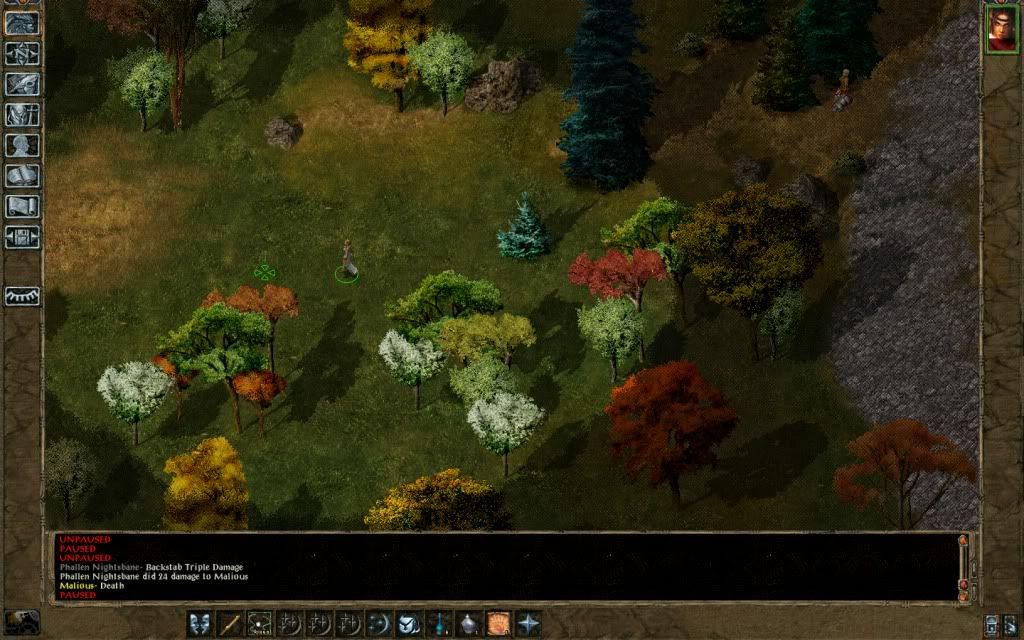Click the rest eye button
The image size is (1024, 640).
pyautogui.click(x=22, y=296)
